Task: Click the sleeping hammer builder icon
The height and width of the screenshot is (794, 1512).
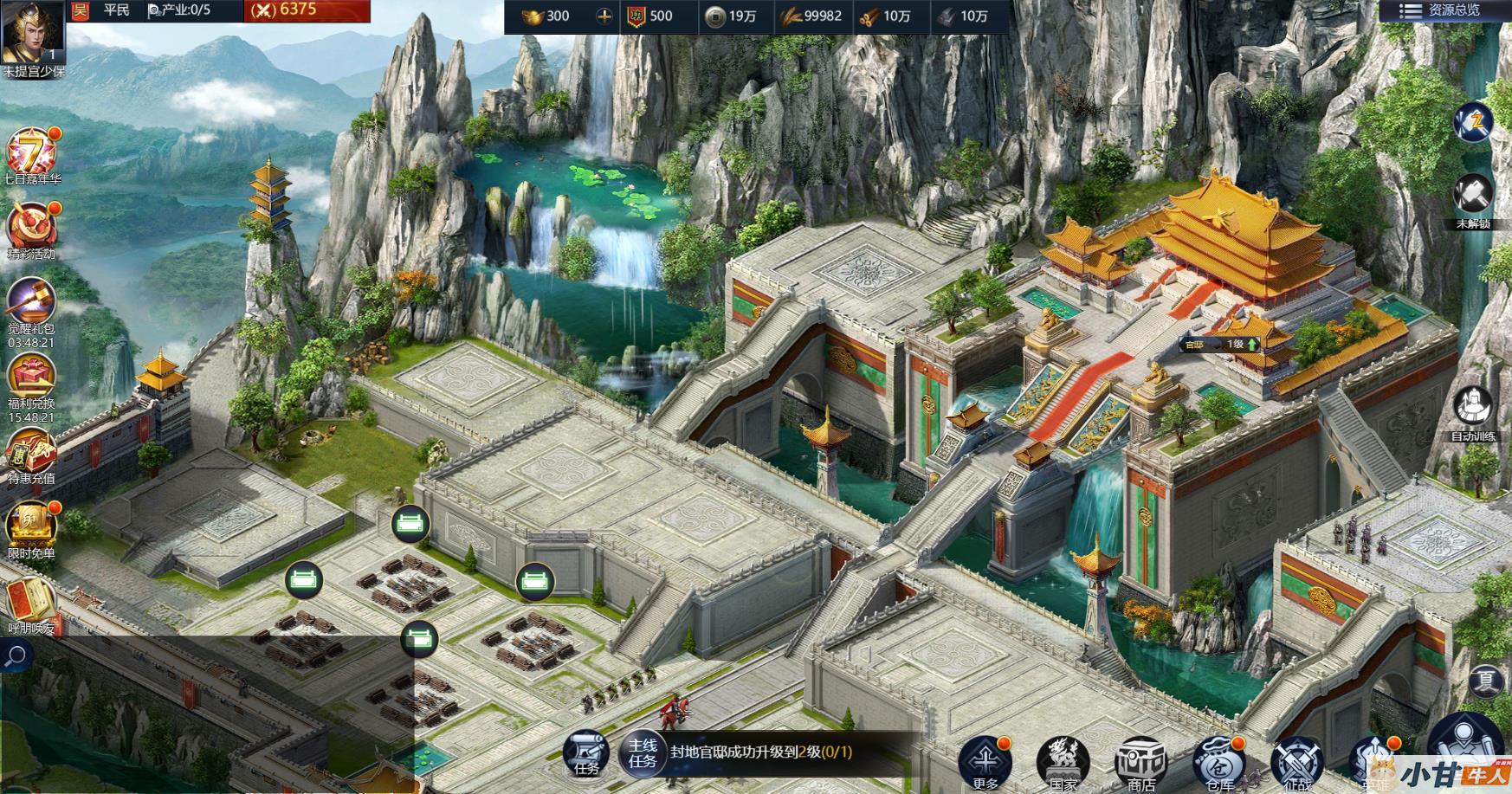Action: coord(1472,121)
